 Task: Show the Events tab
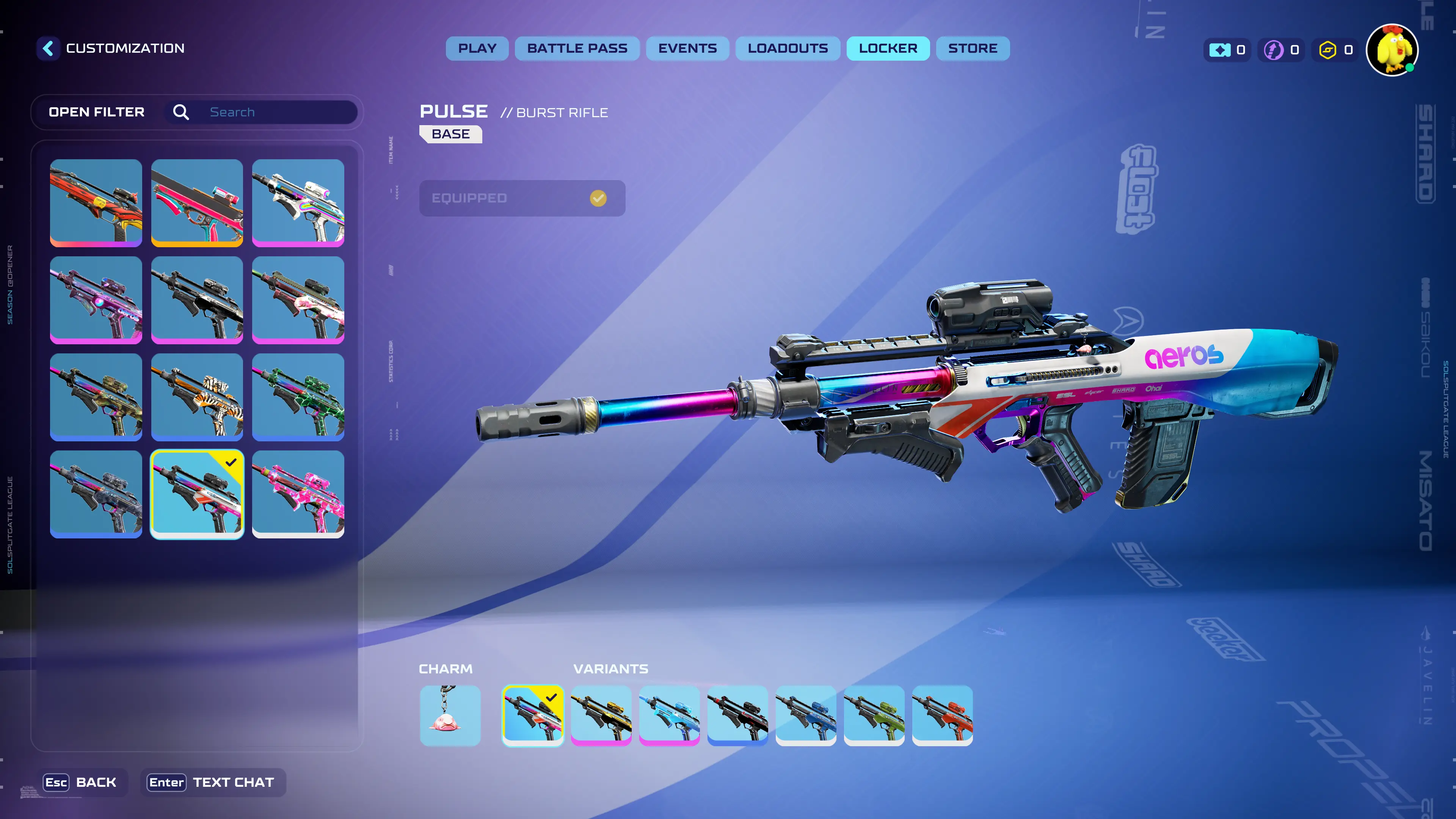[x=687, y=49]
